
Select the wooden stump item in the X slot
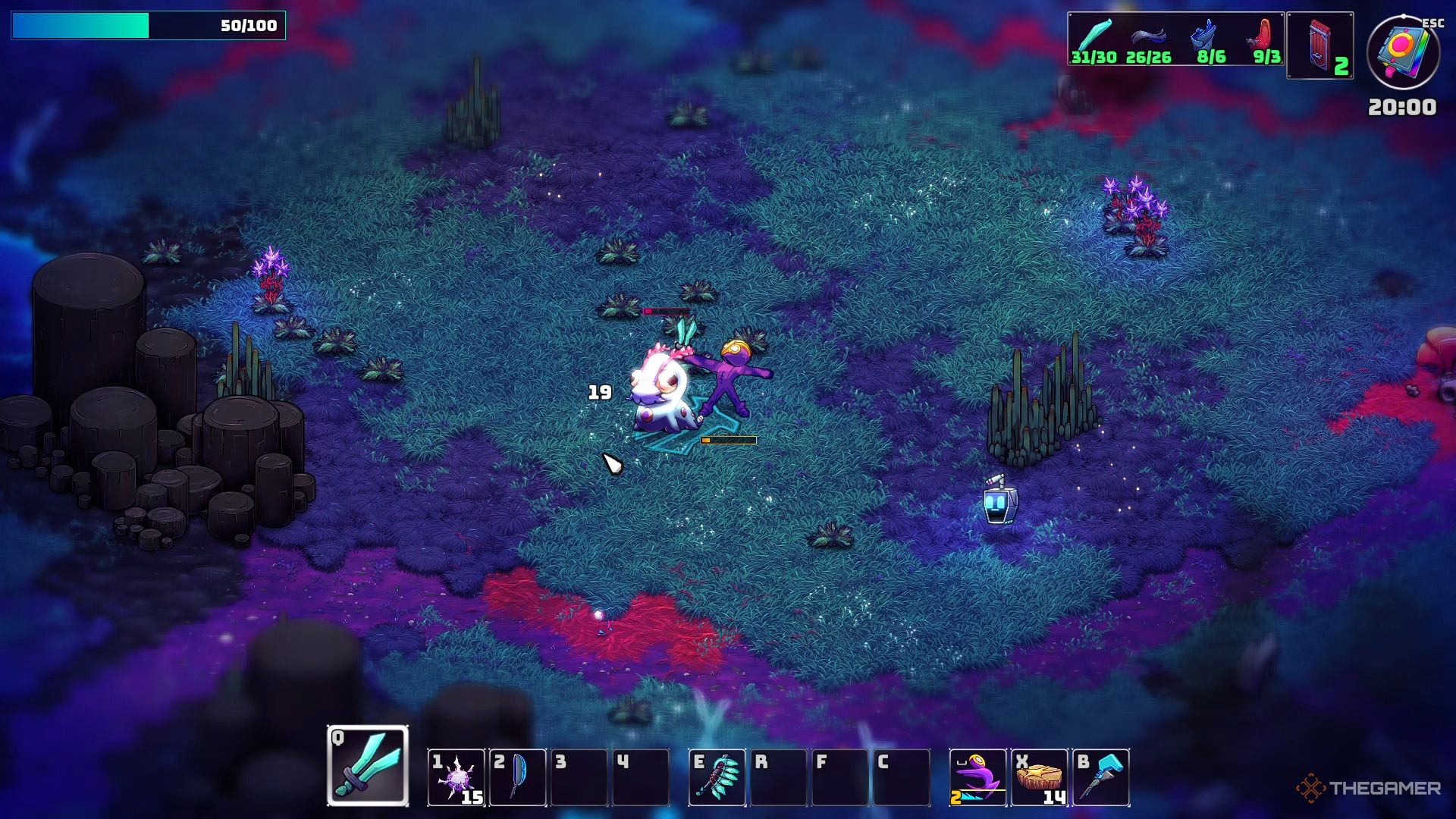tap(1040, 778)
